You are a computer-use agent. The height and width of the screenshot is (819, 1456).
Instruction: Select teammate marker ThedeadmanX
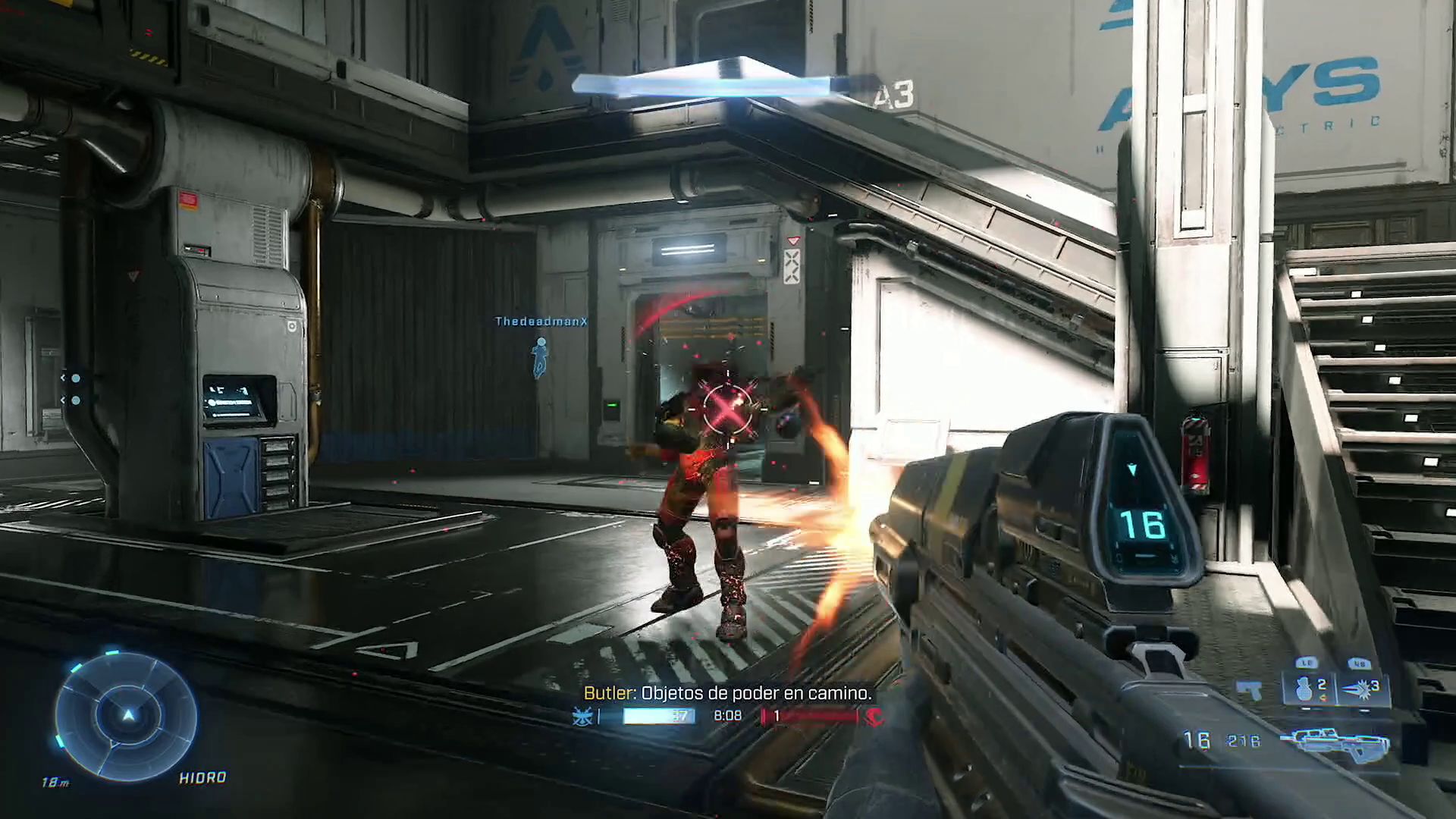tap(540, 356)
